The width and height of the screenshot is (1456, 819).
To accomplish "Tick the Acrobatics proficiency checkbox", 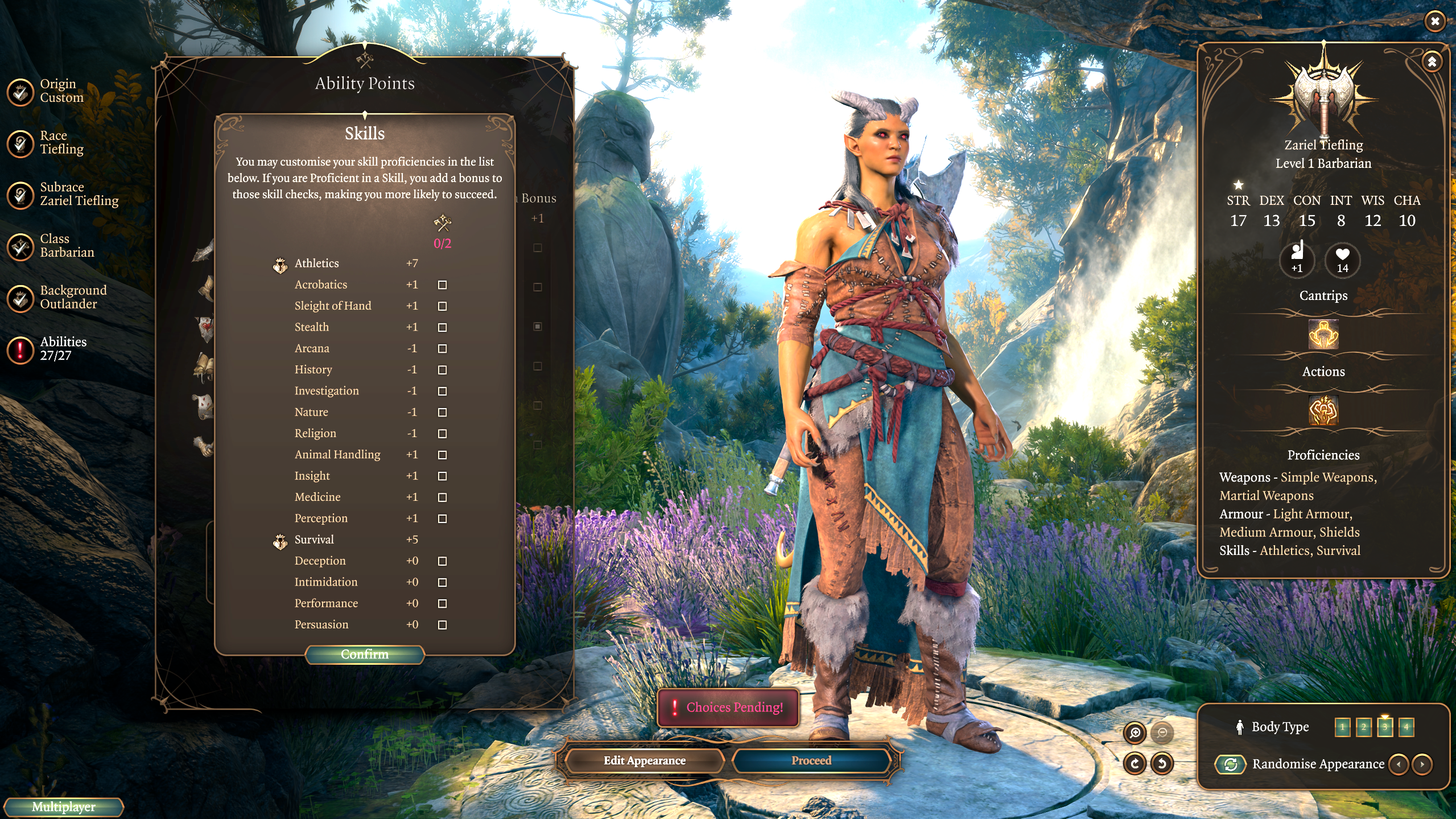I will pos(442,285).
